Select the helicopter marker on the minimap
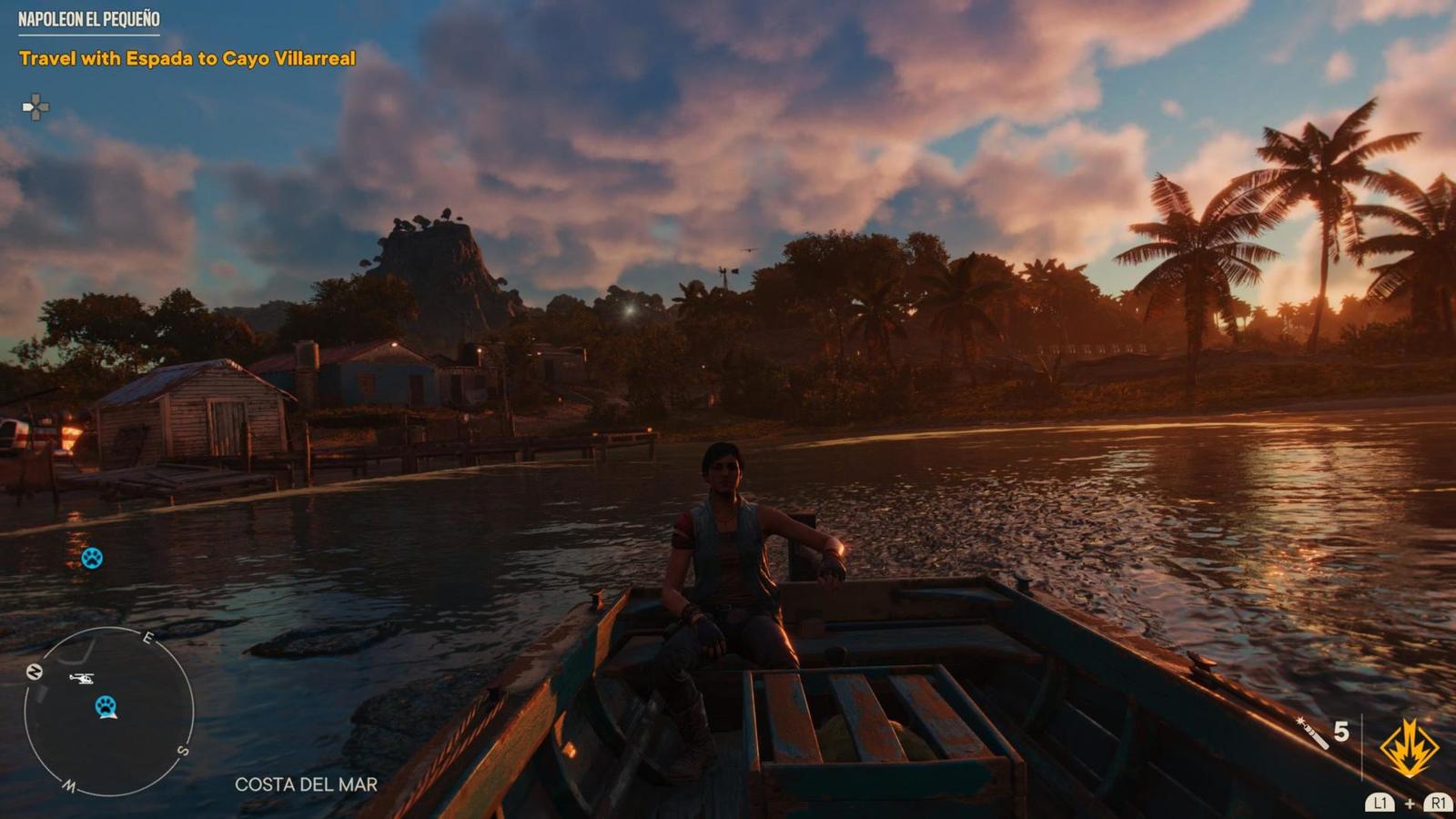Screen dimensions: 1456x819 click(81, 678)
